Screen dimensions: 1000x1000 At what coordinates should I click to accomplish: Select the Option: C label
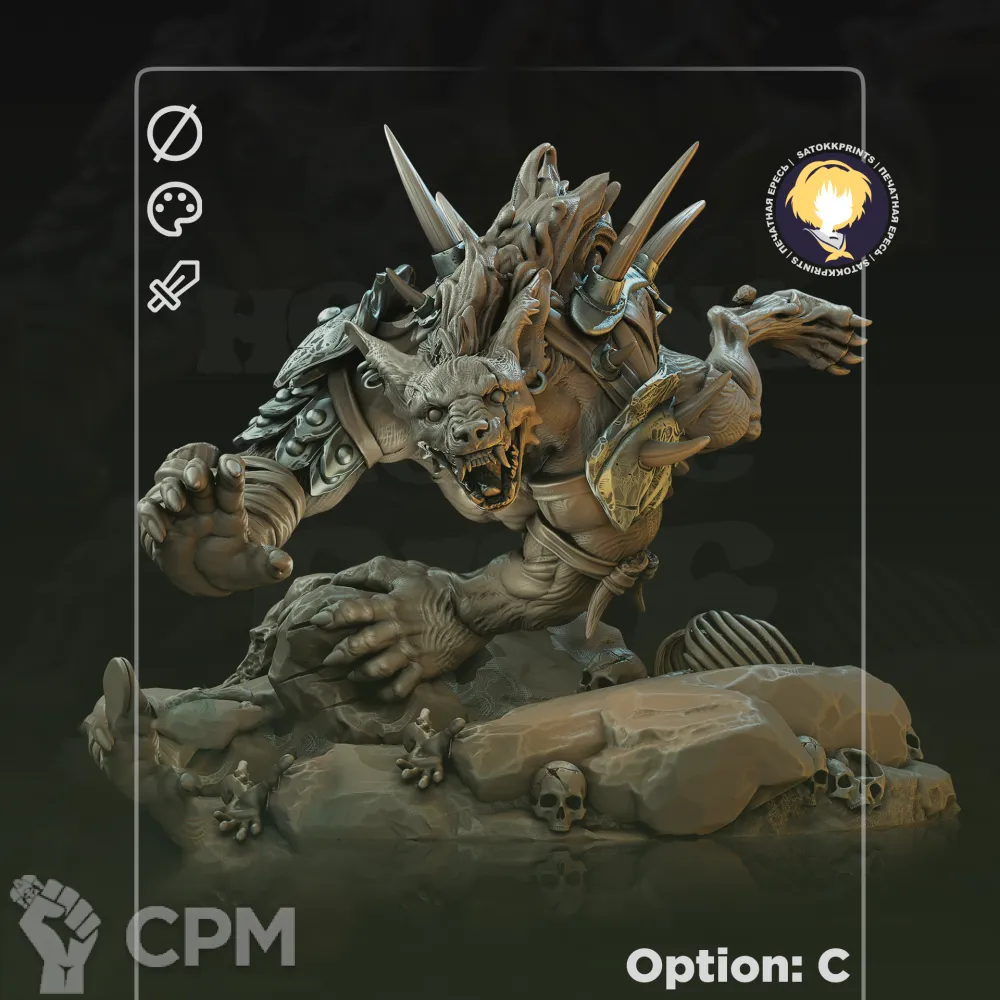coord(737,966)
